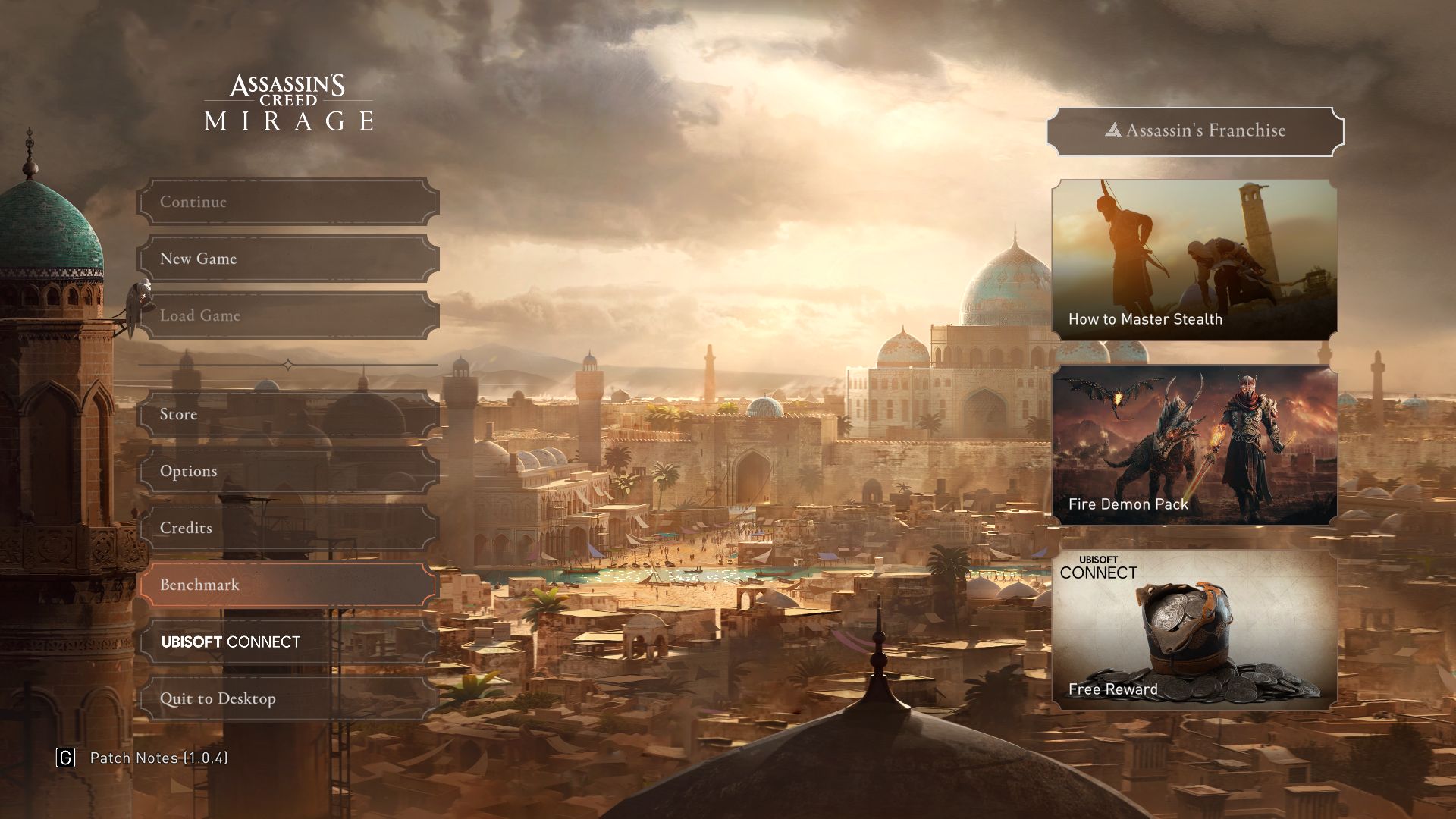This screenshot has height=819, width=1456.
Task: Open the Assassin's Franchise button
Action: (x=1195, y=131)
